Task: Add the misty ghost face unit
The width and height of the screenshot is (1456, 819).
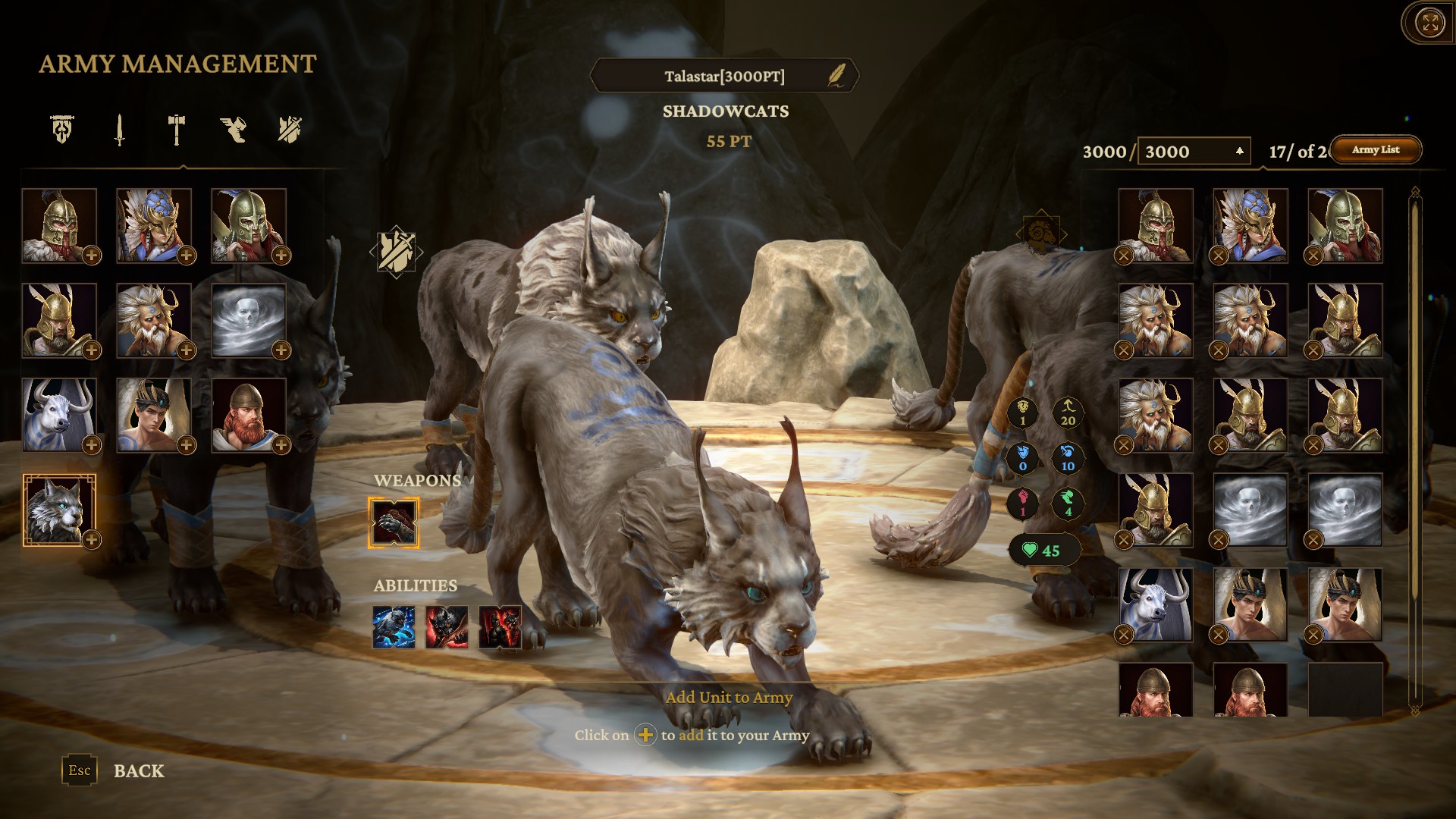Action: pos(281,350)
